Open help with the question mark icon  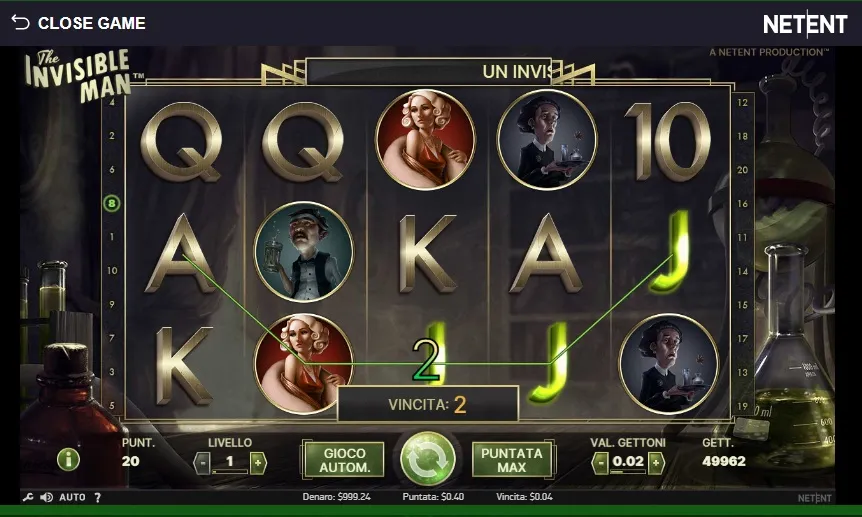click(97, 497)
